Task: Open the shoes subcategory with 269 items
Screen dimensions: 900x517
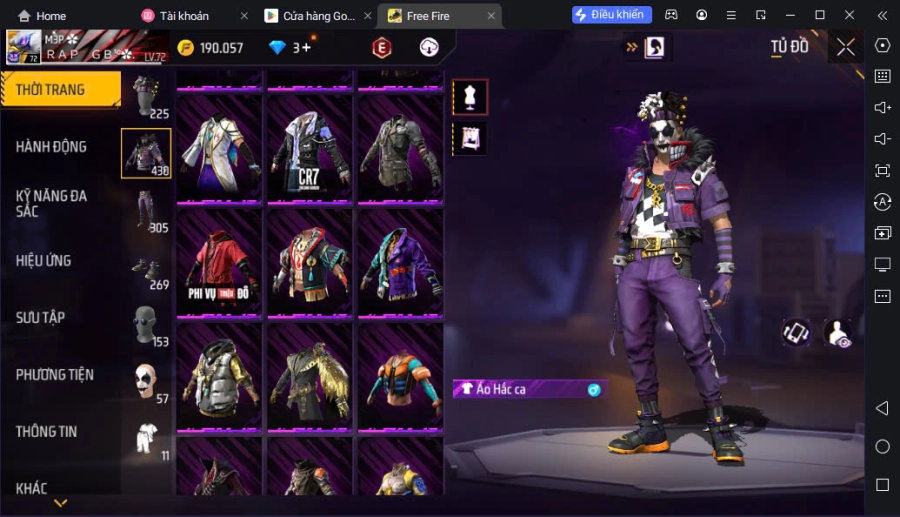Action: [x=147, y=267]
